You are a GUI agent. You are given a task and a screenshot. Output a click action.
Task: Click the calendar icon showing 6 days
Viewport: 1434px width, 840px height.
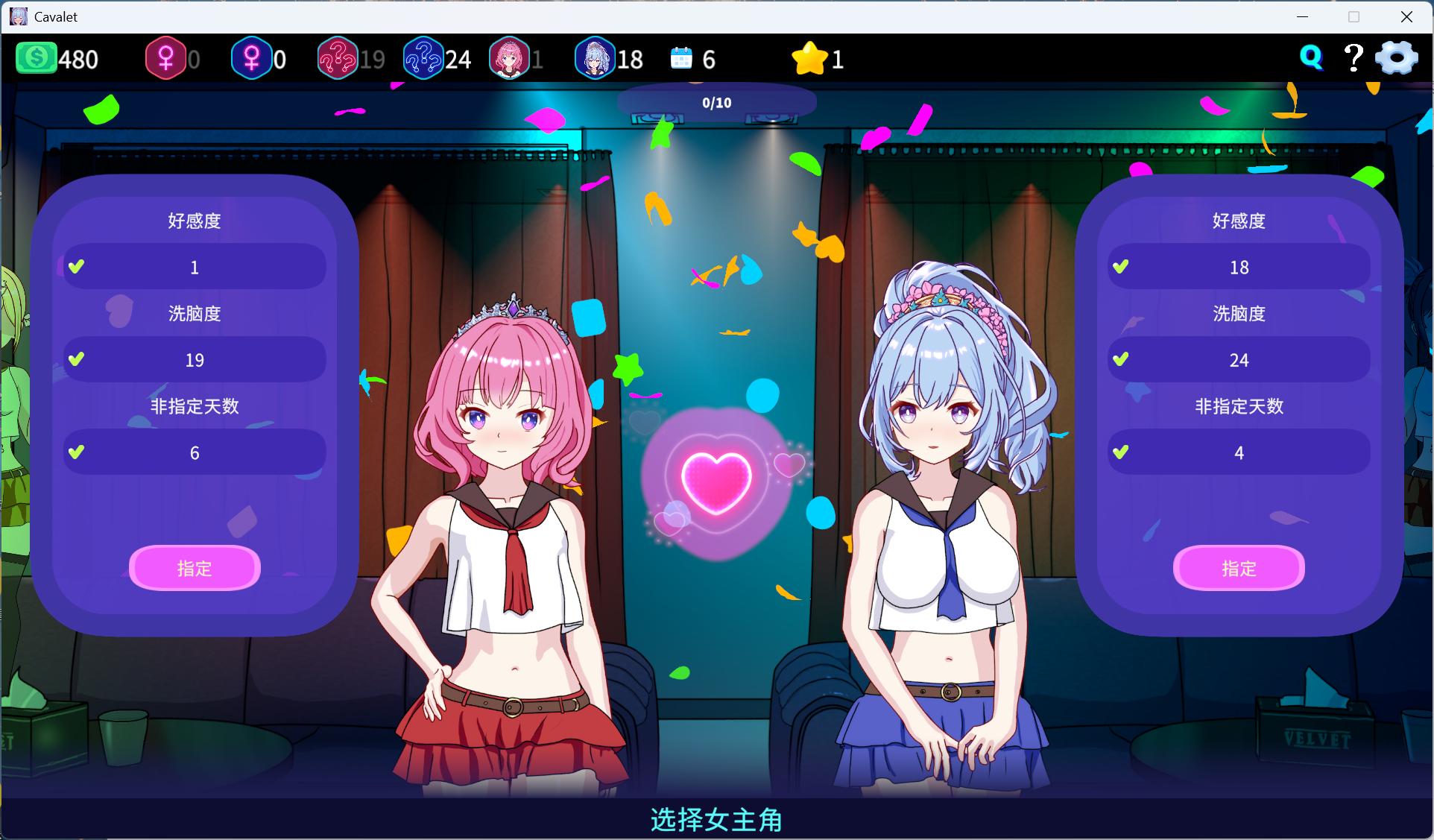[x=680, y=57]
